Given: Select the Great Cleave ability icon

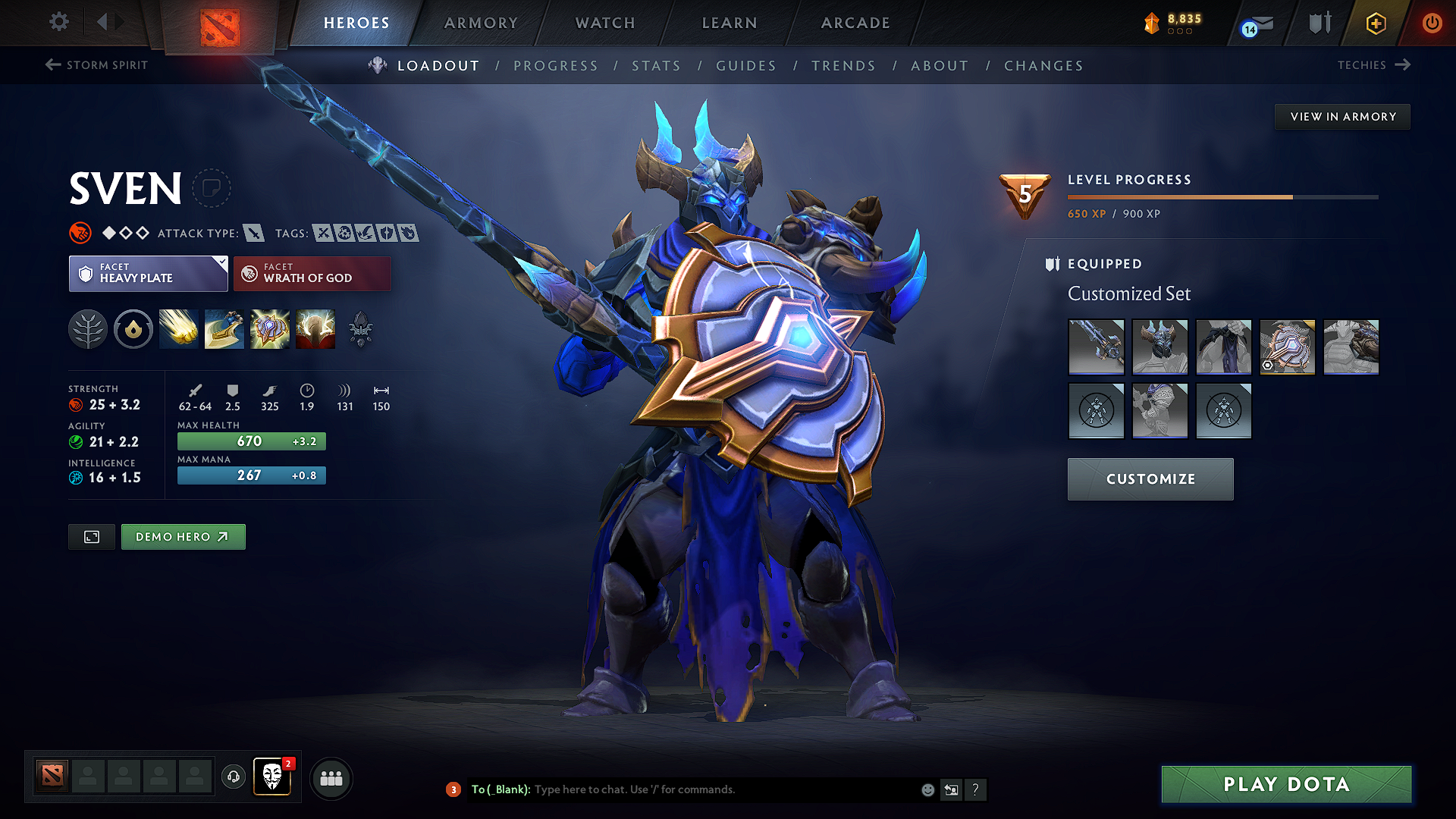Looking at the screenshot, I should 224,329.
